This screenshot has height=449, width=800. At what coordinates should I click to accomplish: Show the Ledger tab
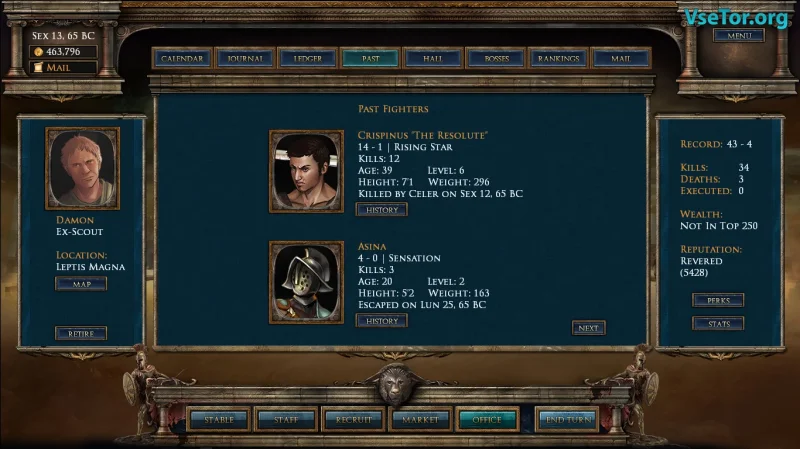[308, 59]
